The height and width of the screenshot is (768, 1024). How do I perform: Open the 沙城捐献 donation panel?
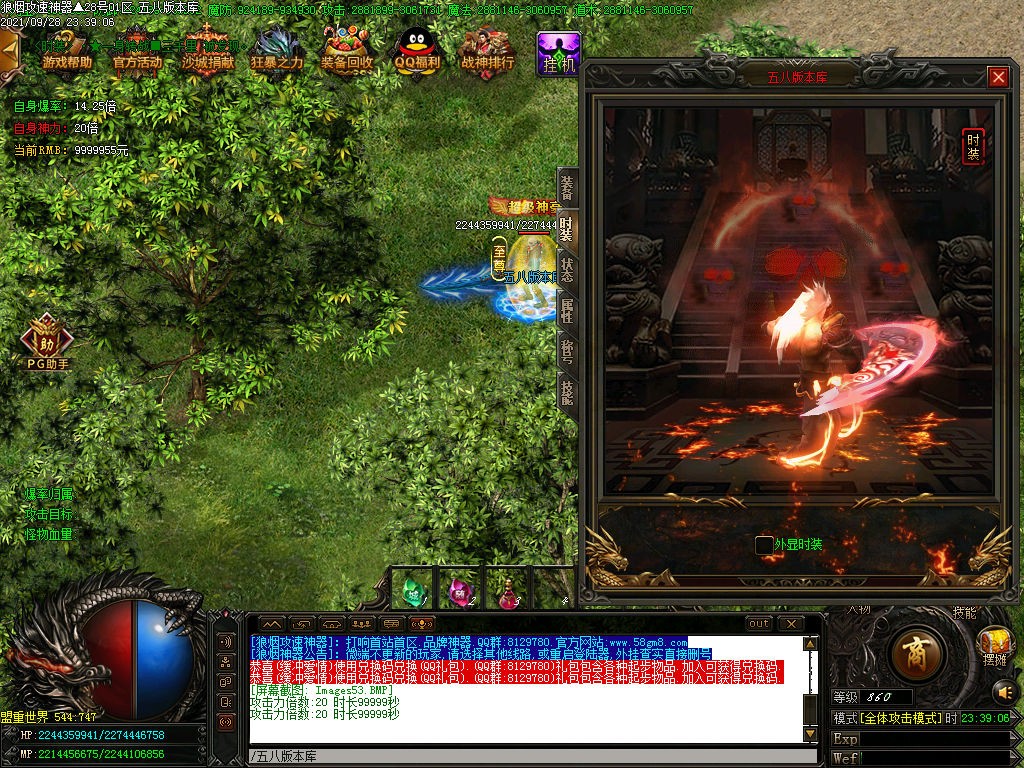coord(207,50)
